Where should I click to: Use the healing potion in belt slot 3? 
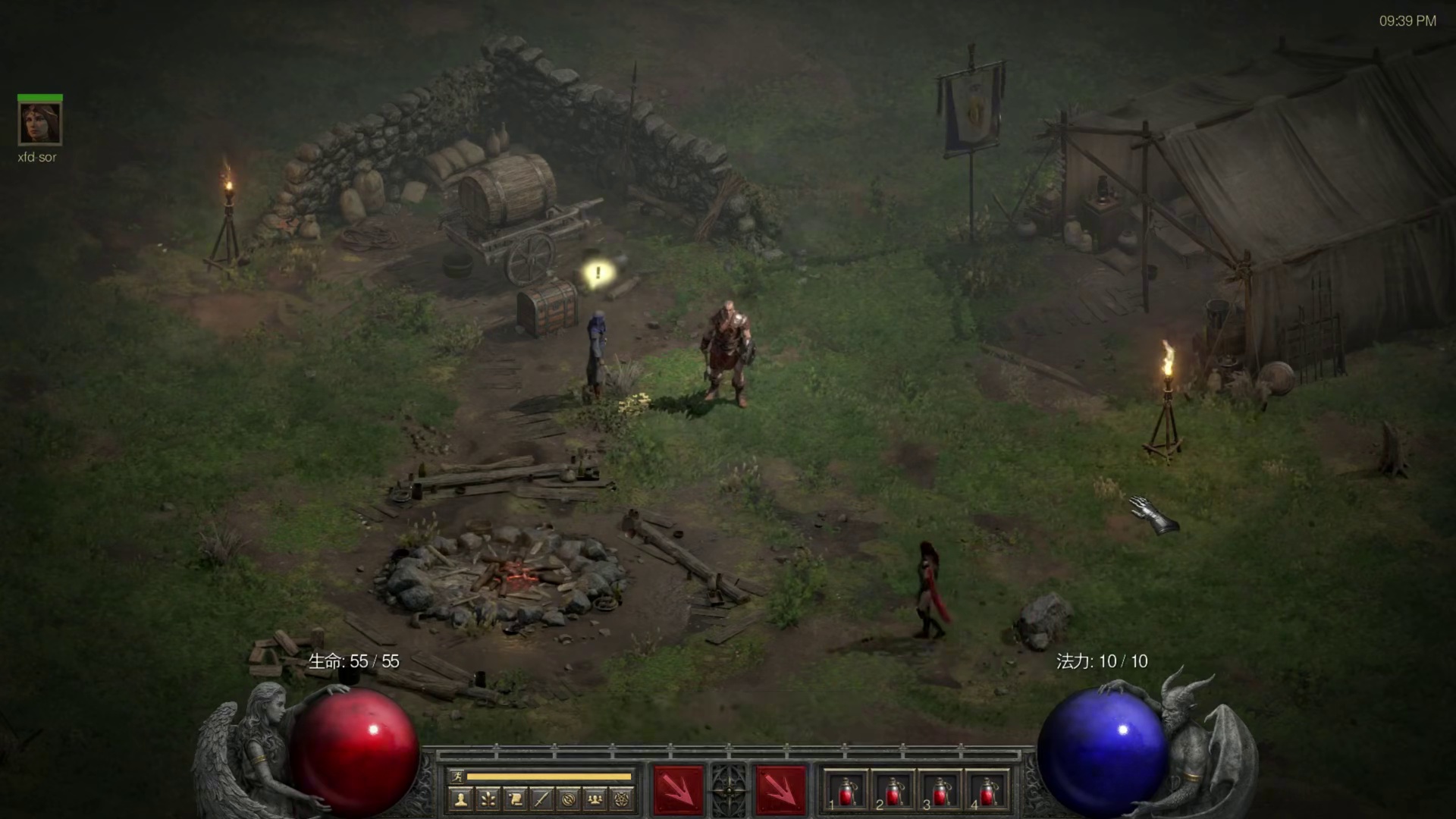[x=940, y=792]
